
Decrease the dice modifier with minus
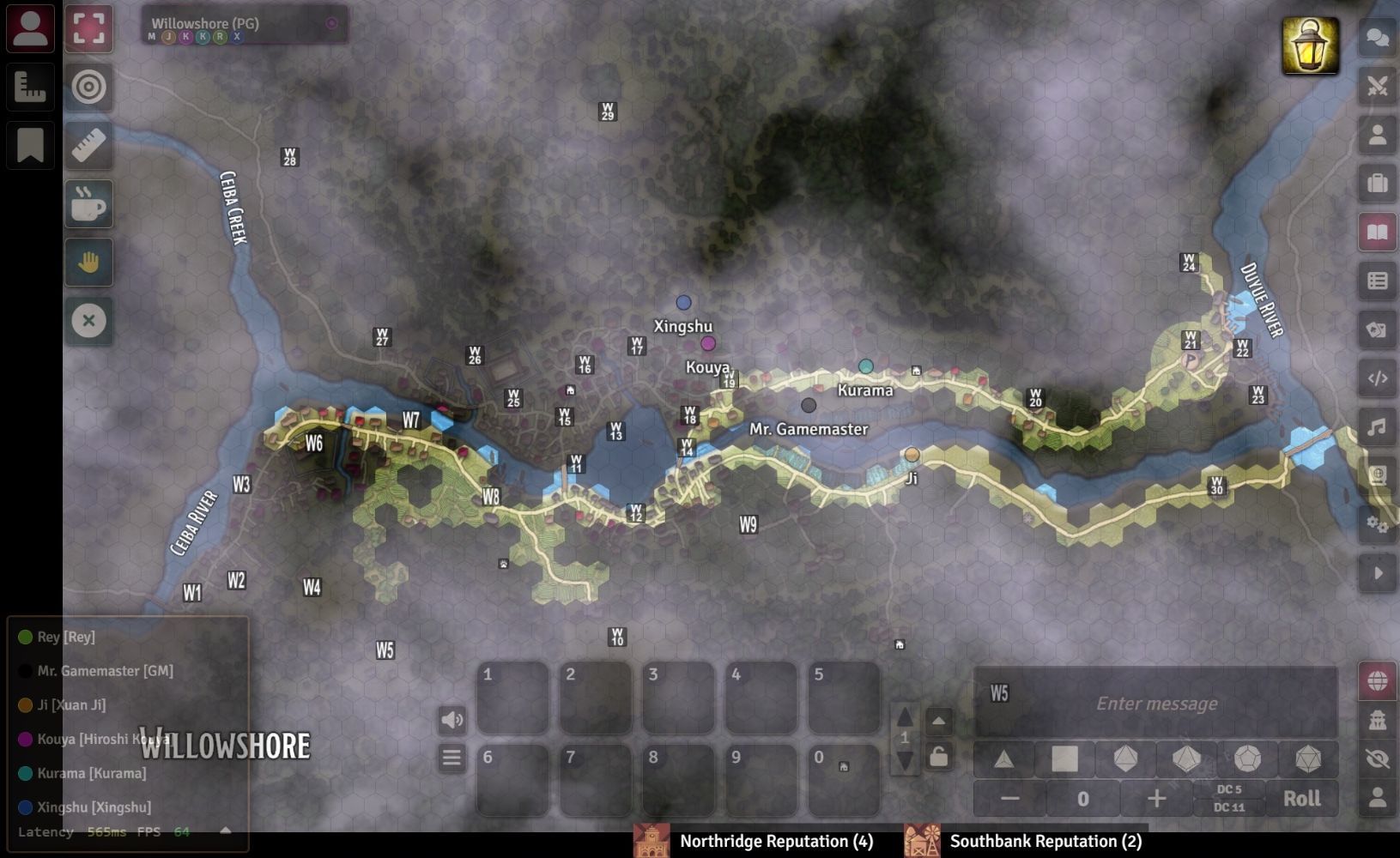1009,799
